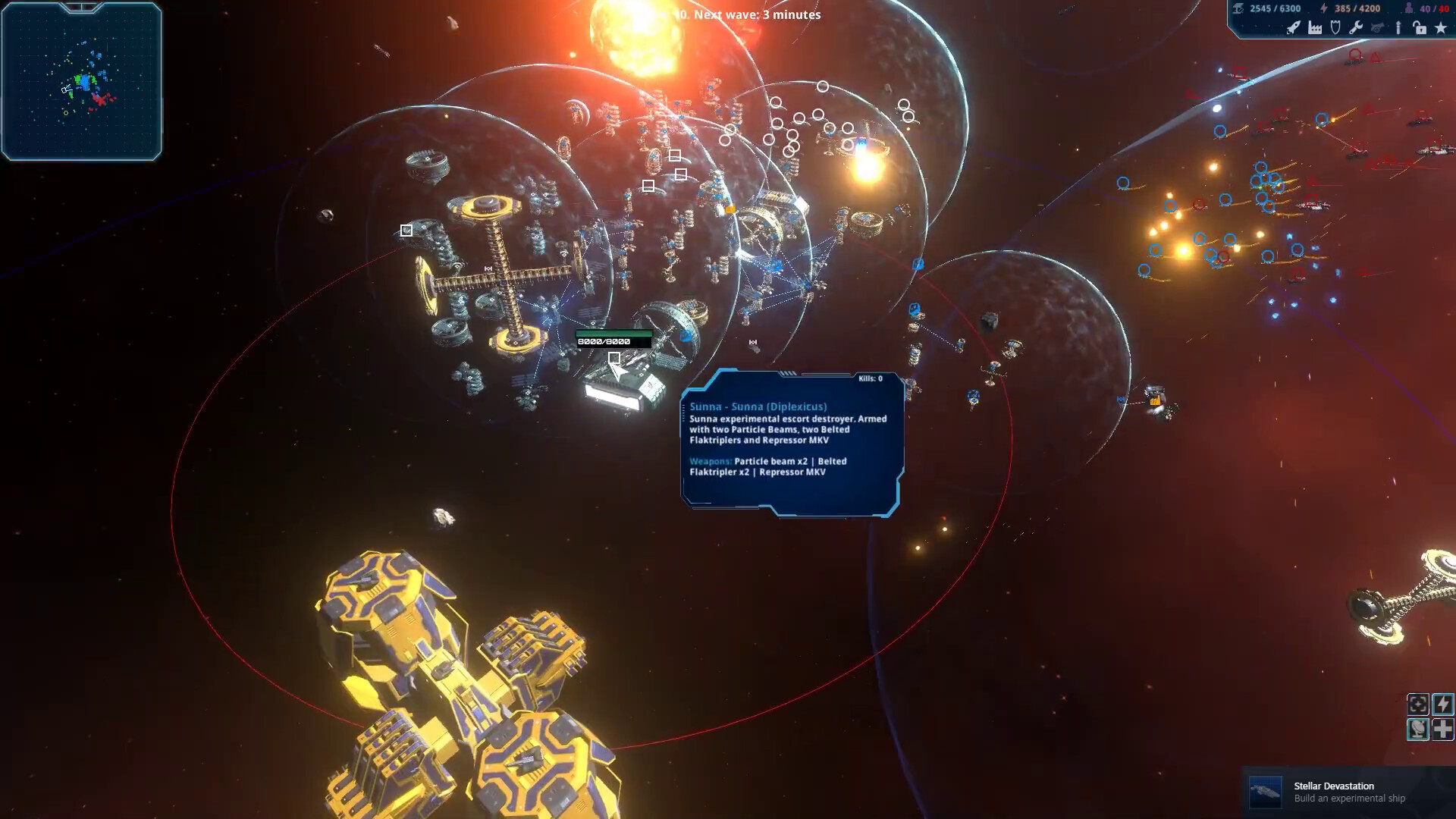Click the metal resource counter 2545/6300
This screenshot has width=1456, height=819.
[x=1276, y=8]
